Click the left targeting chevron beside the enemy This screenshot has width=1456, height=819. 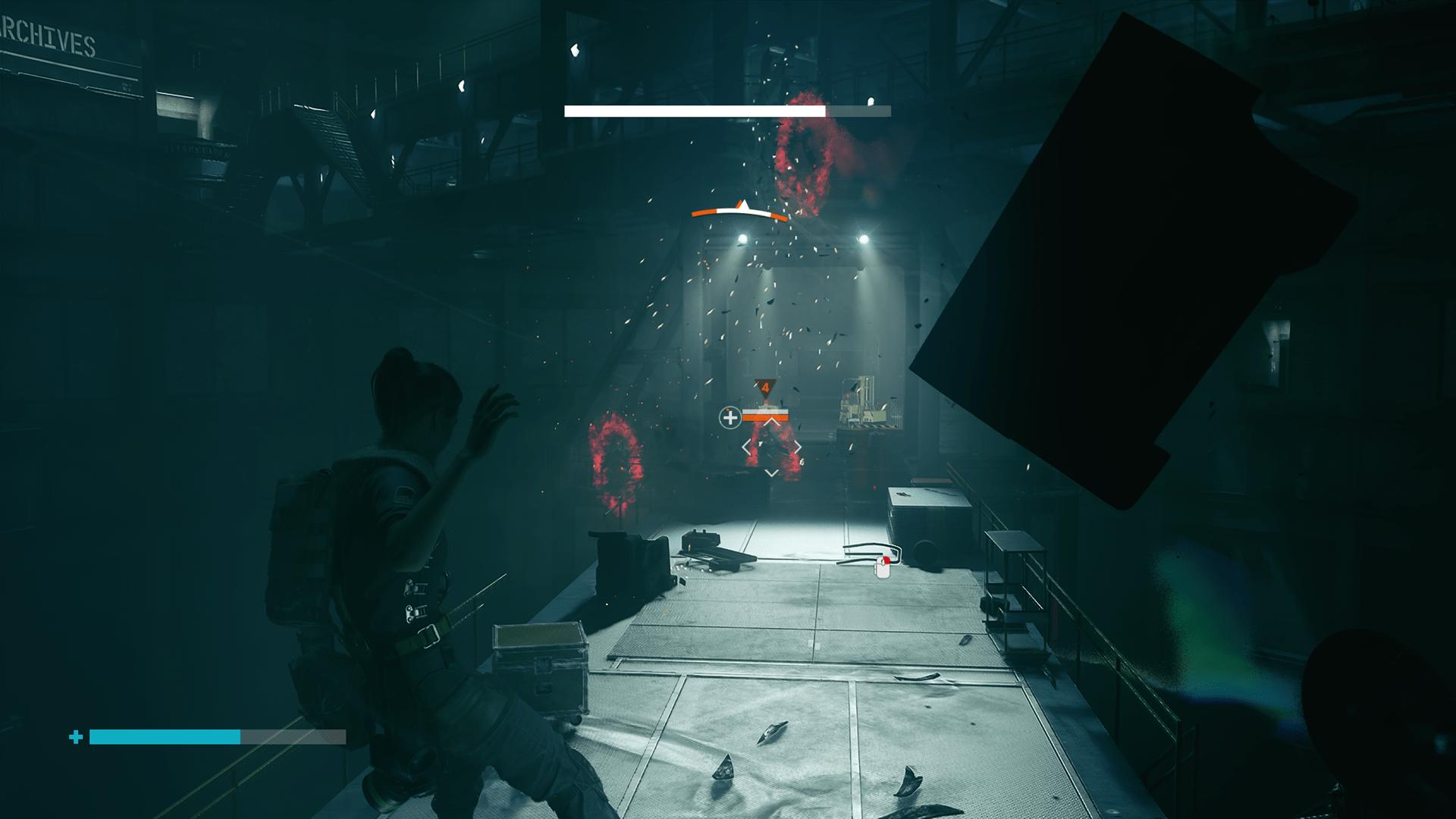[746, 447]
